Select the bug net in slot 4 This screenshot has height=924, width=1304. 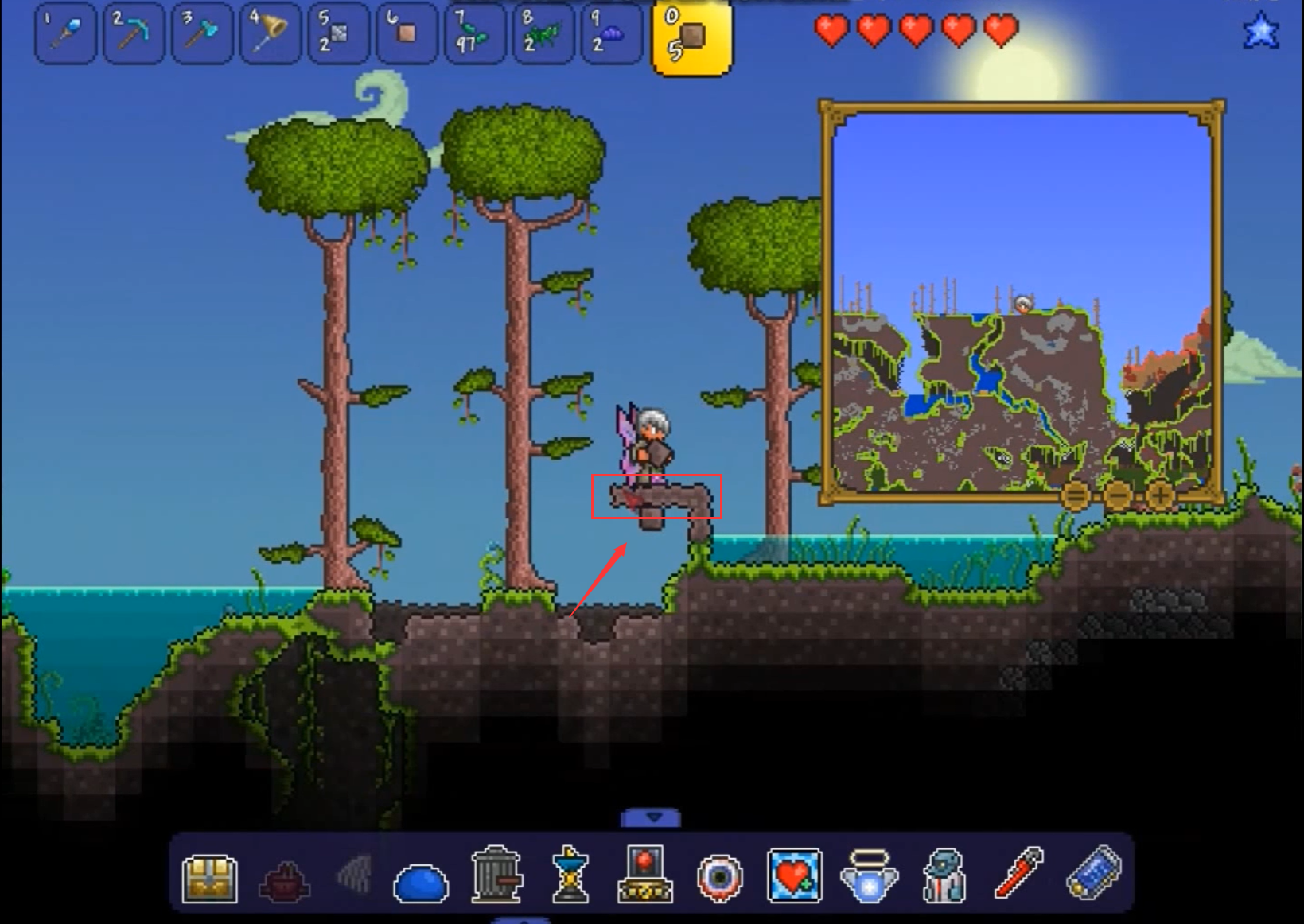pyautogui.click(x=270, y=34)
